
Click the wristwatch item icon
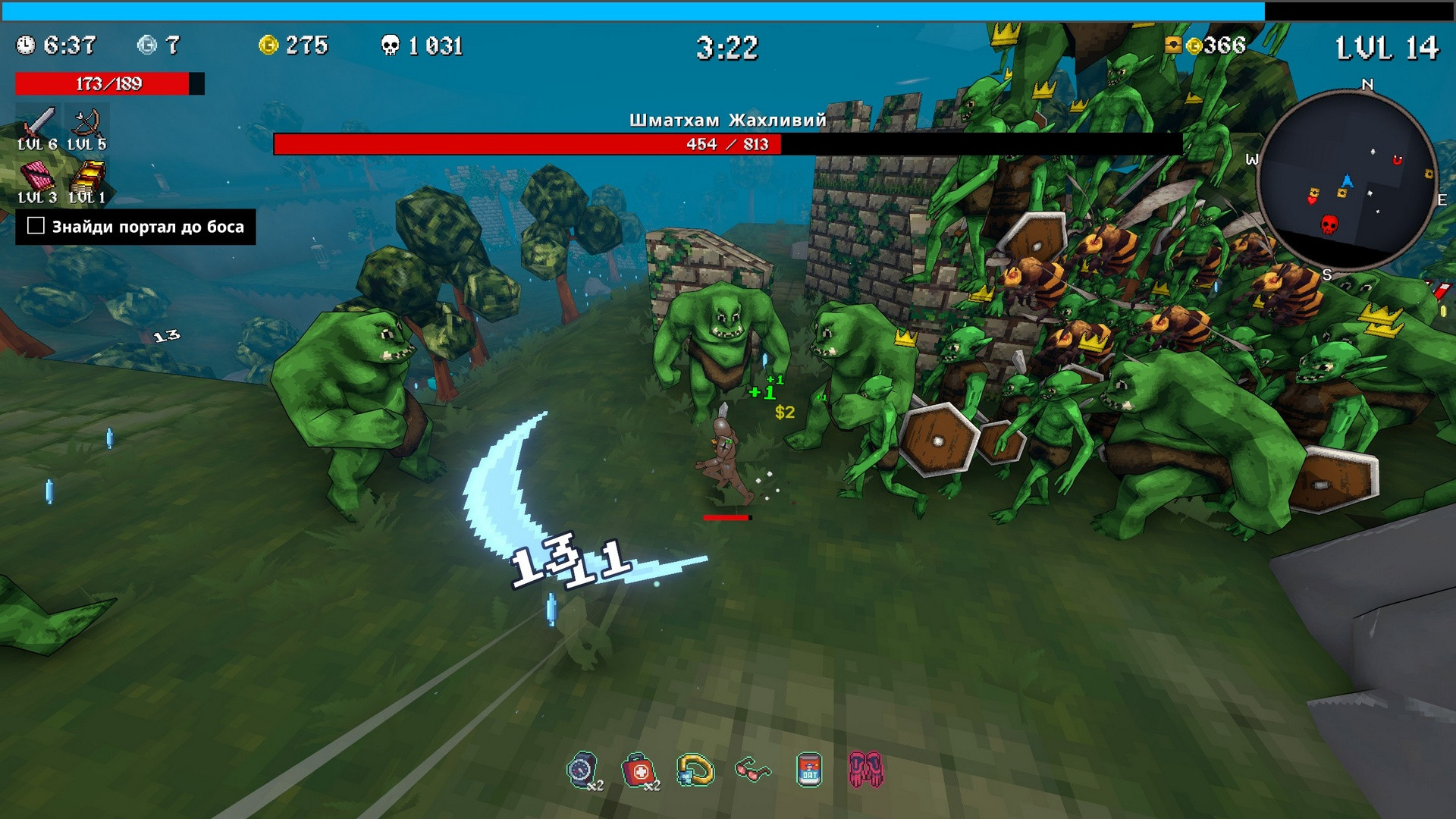point(581,770)
